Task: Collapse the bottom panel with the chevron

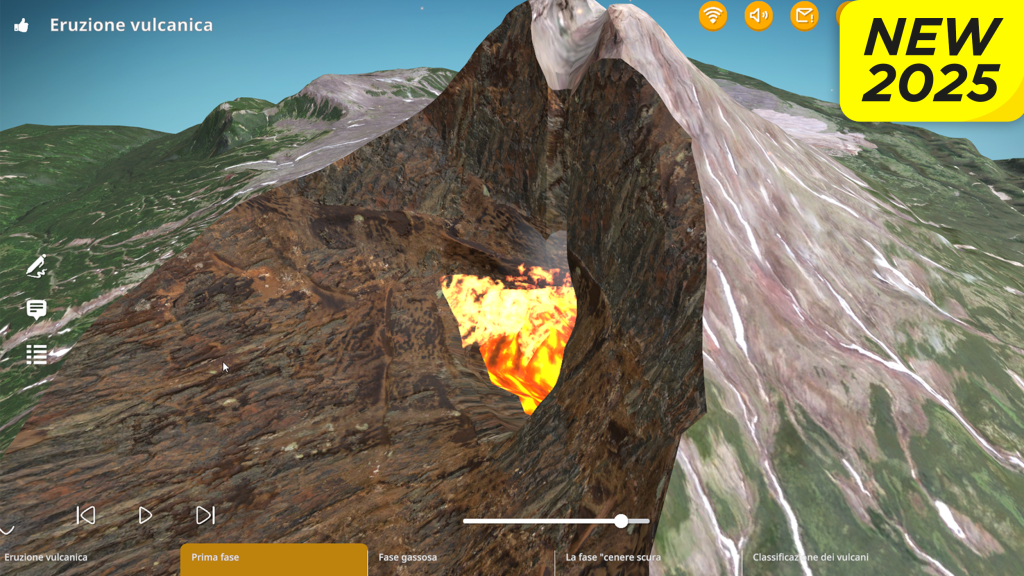Action: click(7, 530)
